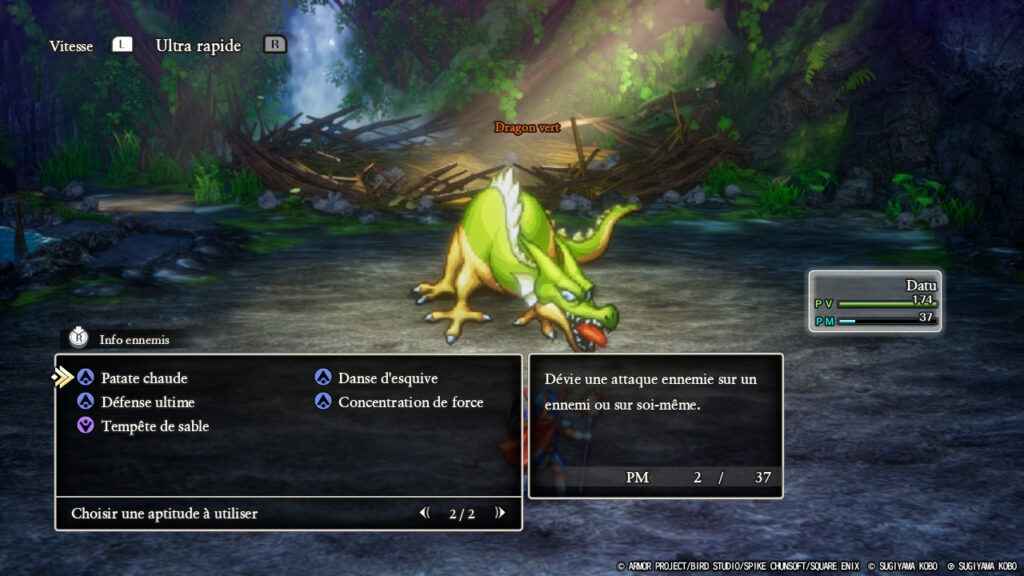The height and width of the screenshot is (576, 1024).
Task: Target the Dragon vert enemy name
Action: [x=526, y=127]
